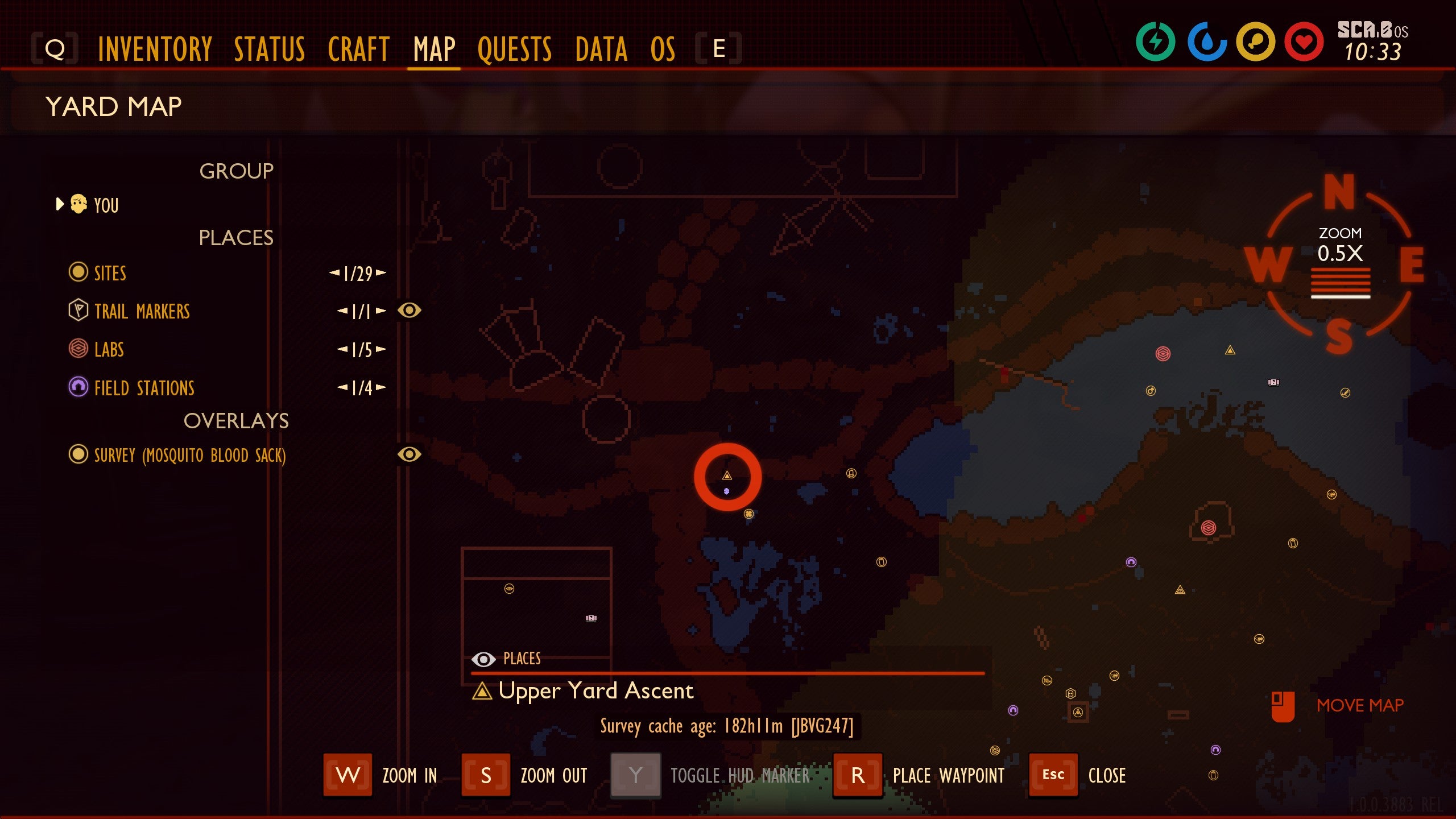
Task: Click the yellow drumstick hunger icon
Action: (1256, 40)
